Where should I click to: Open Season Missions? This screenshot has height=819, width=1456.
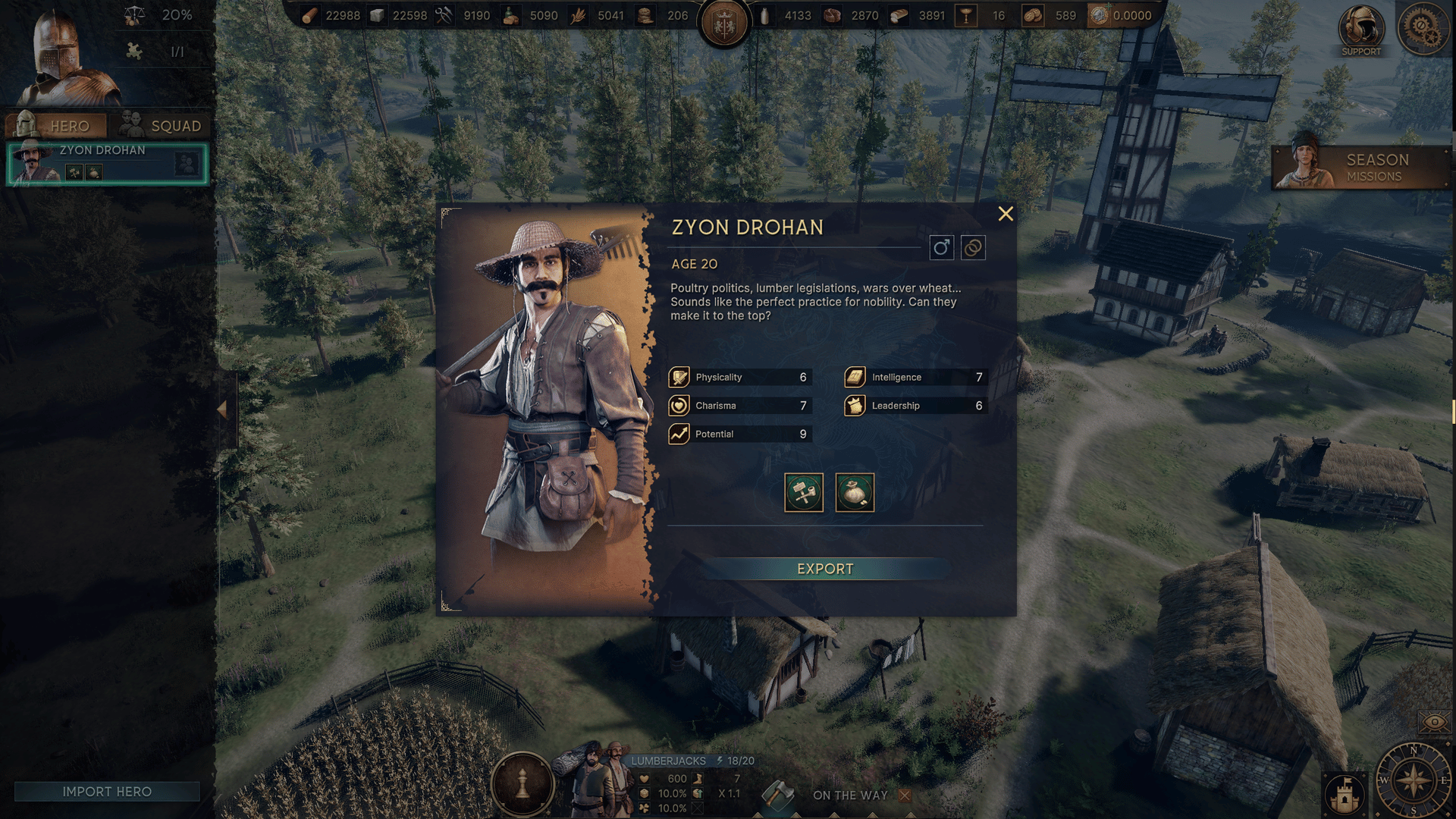pos(1361,168)
